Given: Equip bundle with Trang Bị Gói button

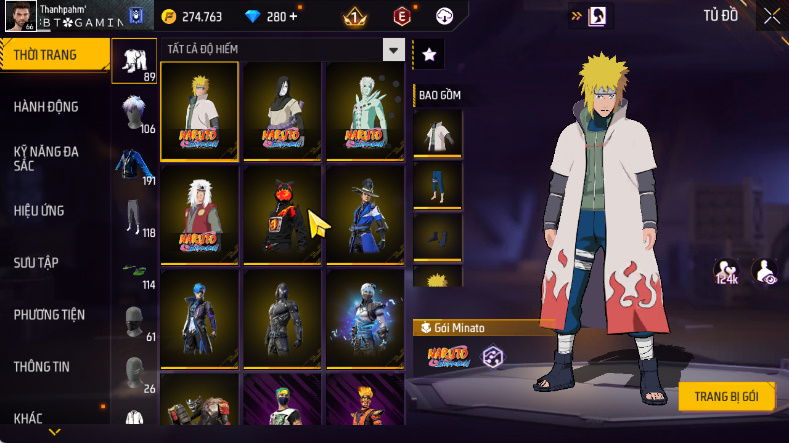Looking at the screenshot, I should tap(726, 396).
